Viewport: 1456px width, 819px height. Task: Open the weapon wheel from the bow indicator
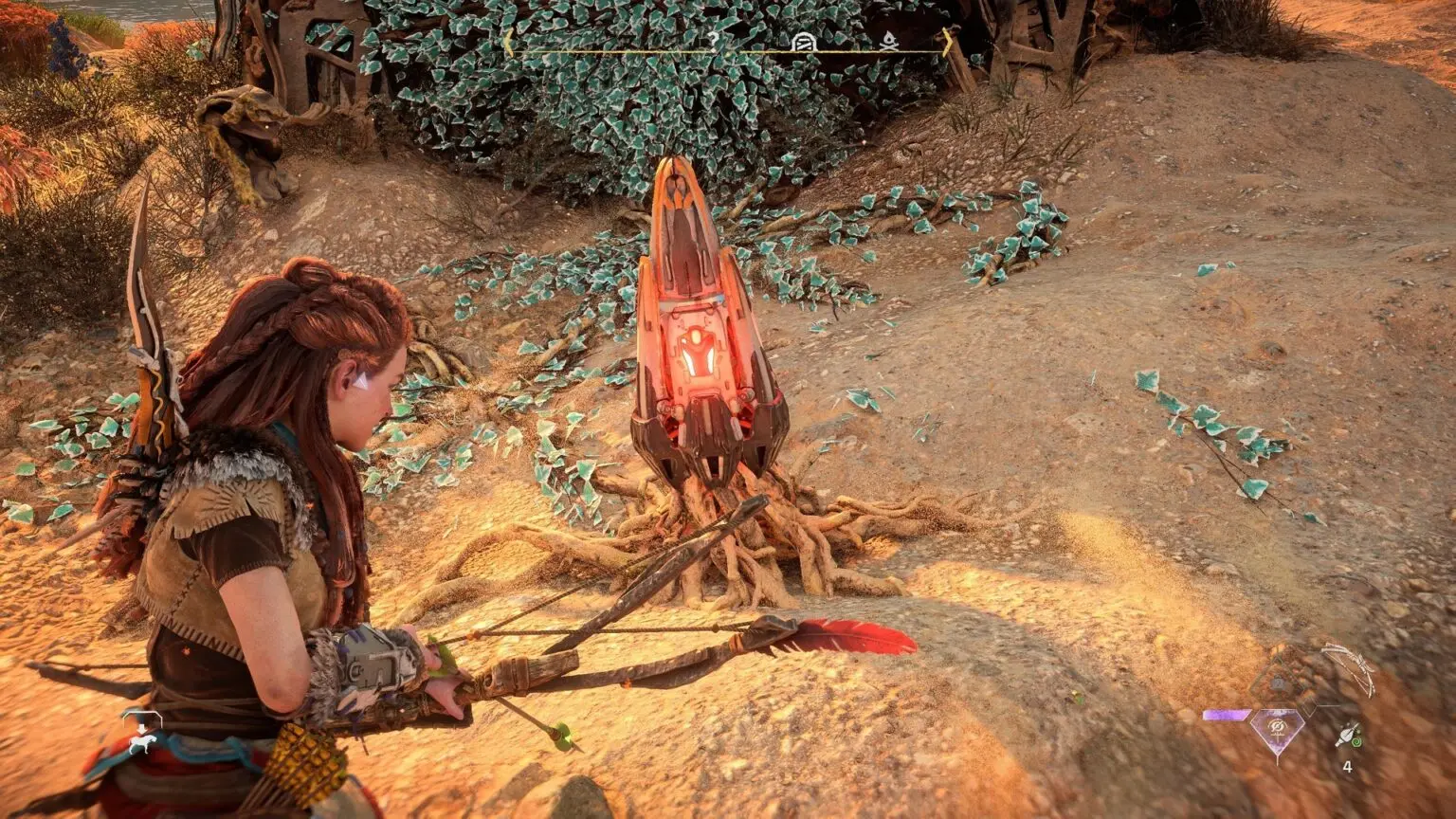[x=1348, y=669]
